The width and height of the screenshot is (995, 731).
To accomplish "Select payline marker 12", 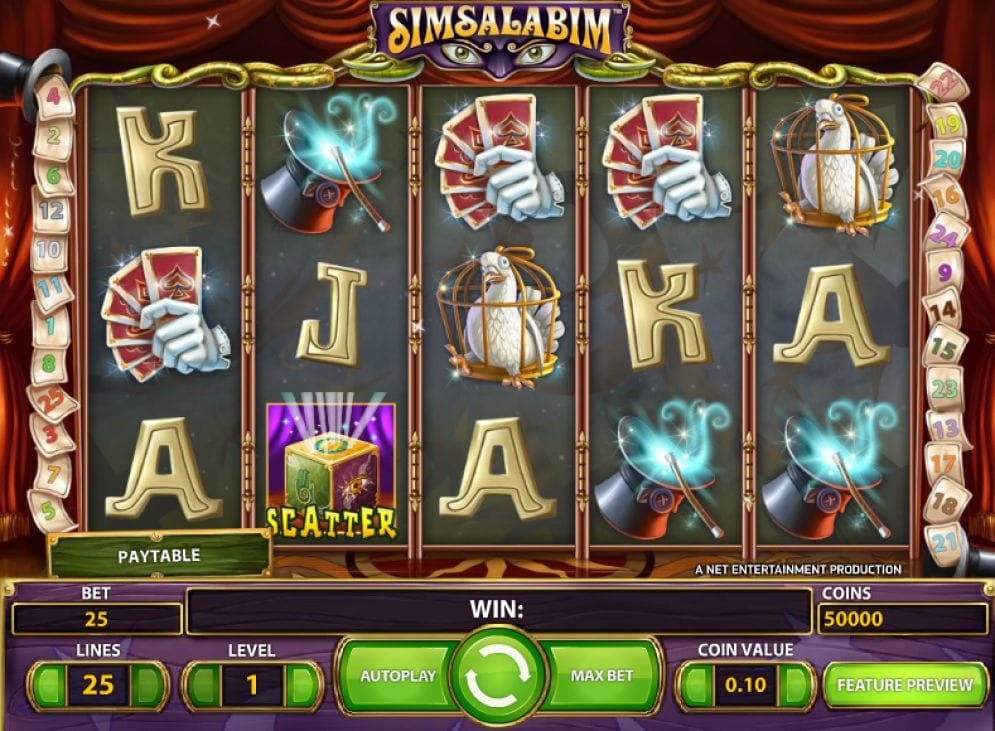I will (51, 212).
